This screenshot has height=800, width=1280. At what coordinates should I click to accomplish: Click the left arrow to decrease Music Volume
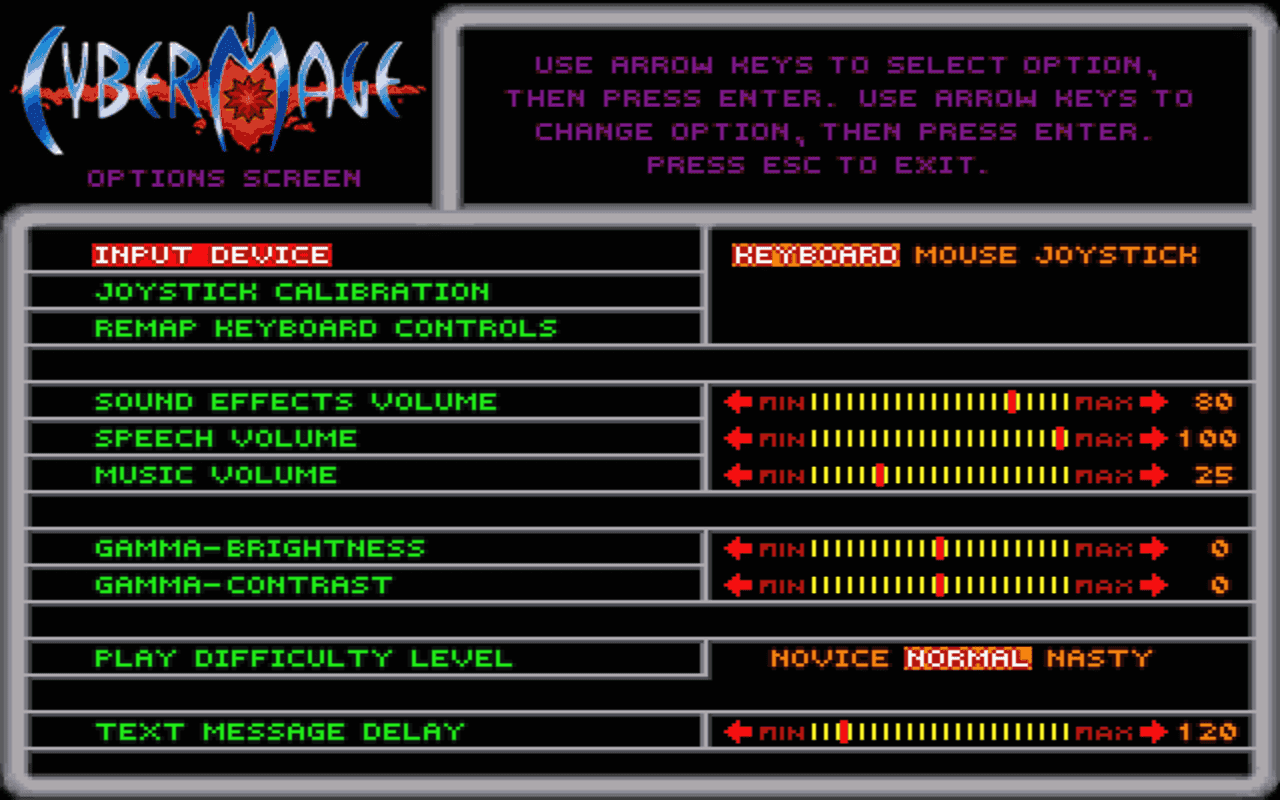pyautogui.click(x=737, y=475)
